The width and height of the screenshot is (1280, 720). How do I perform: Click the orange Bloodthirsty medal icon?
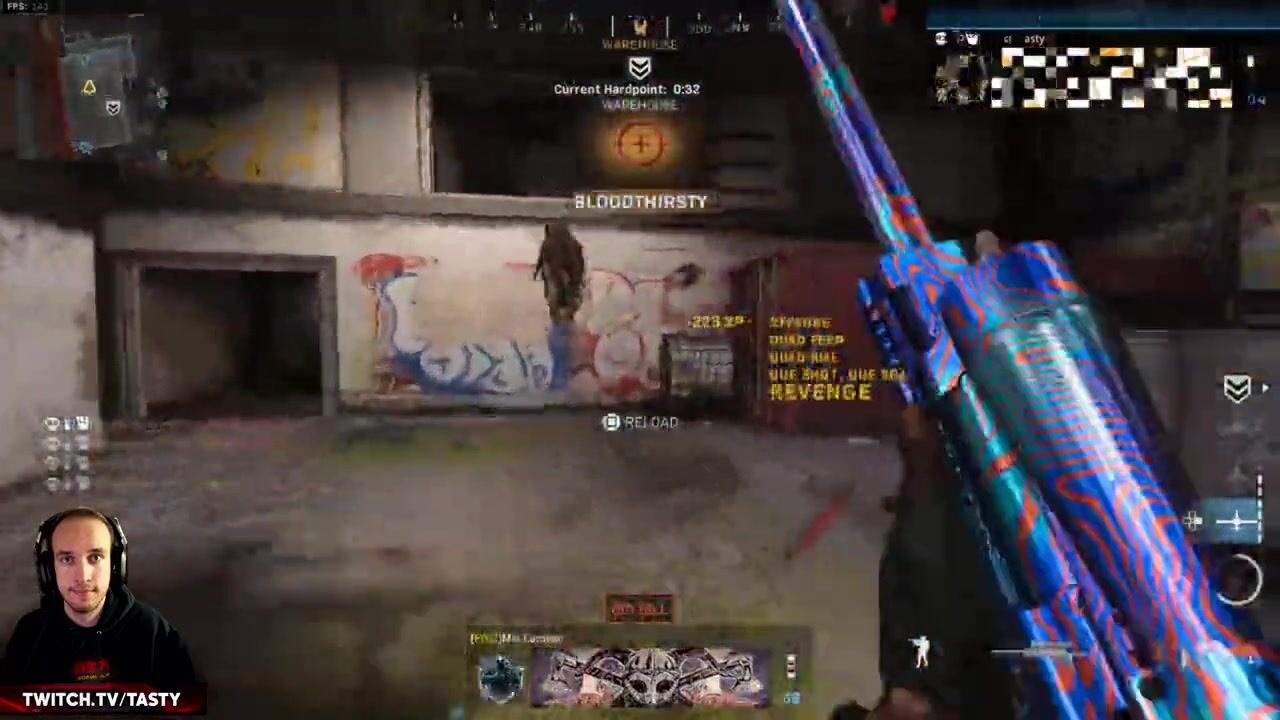point(640,145)
